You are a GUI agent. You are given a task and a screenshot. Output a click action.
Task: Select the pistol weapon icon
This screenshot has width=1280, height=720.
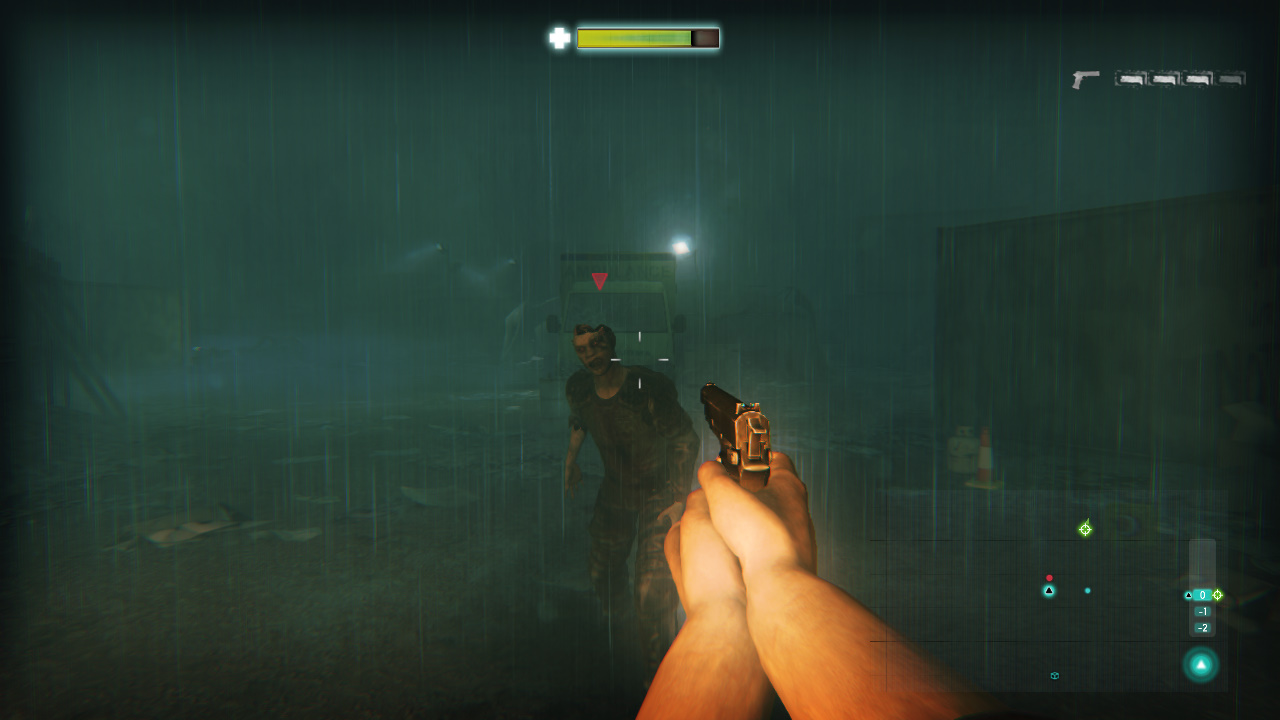[x=1085, y=79]
